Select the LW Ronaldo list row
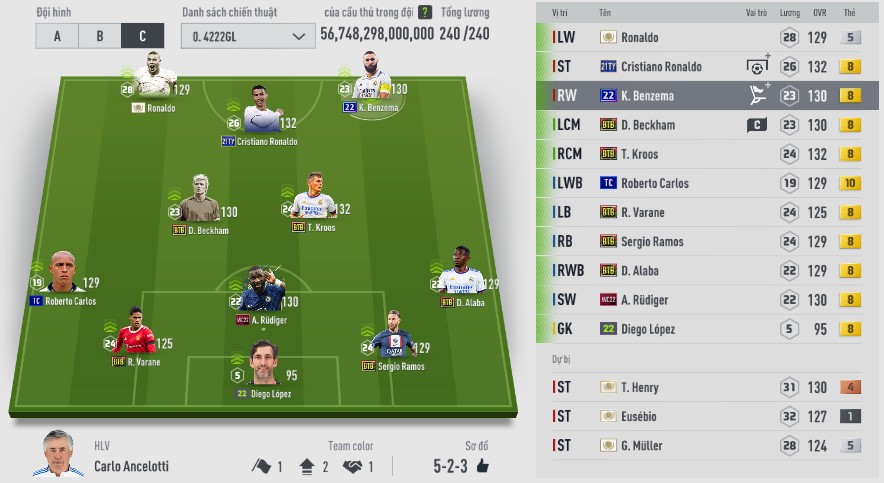Screen dimensions: 884x483 click(708, 37)
